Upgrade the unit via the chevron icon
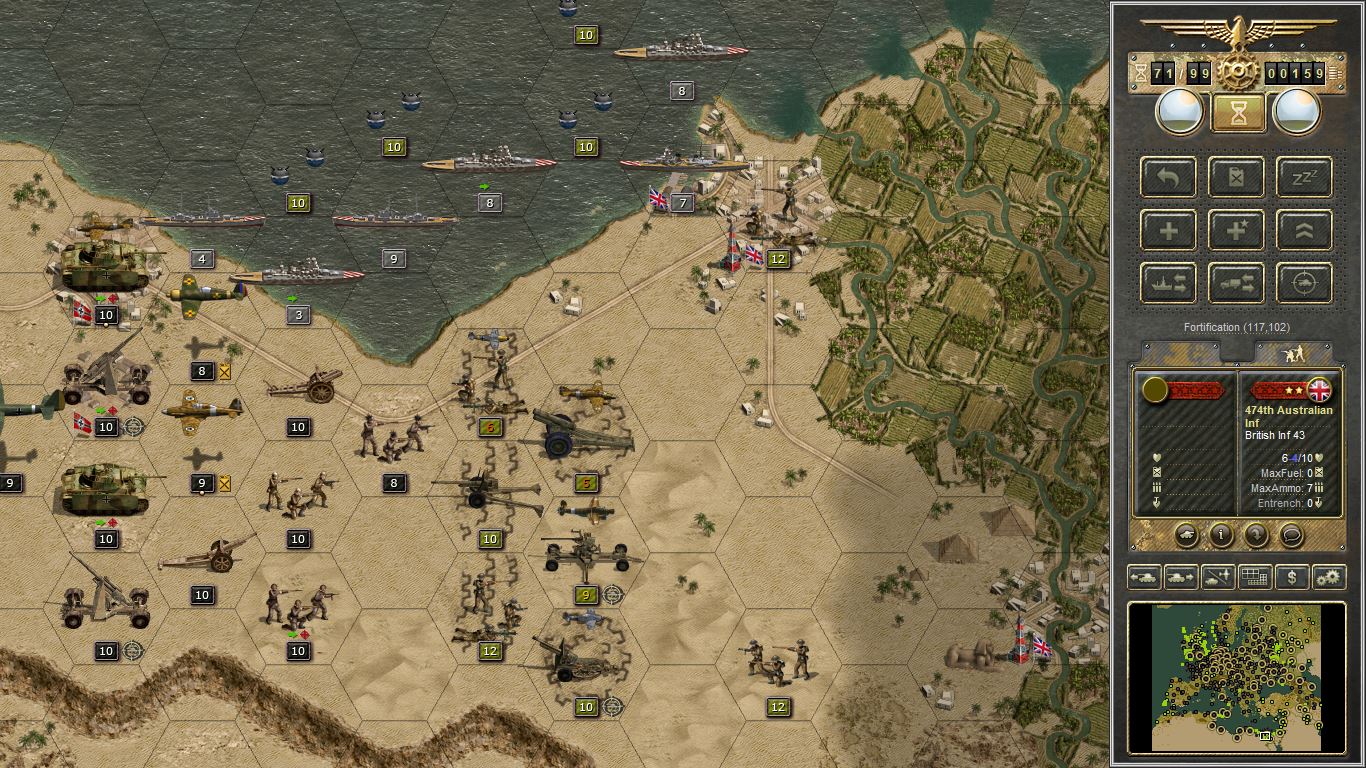This screenshot has width=1366, height=768. [1304, 230]
